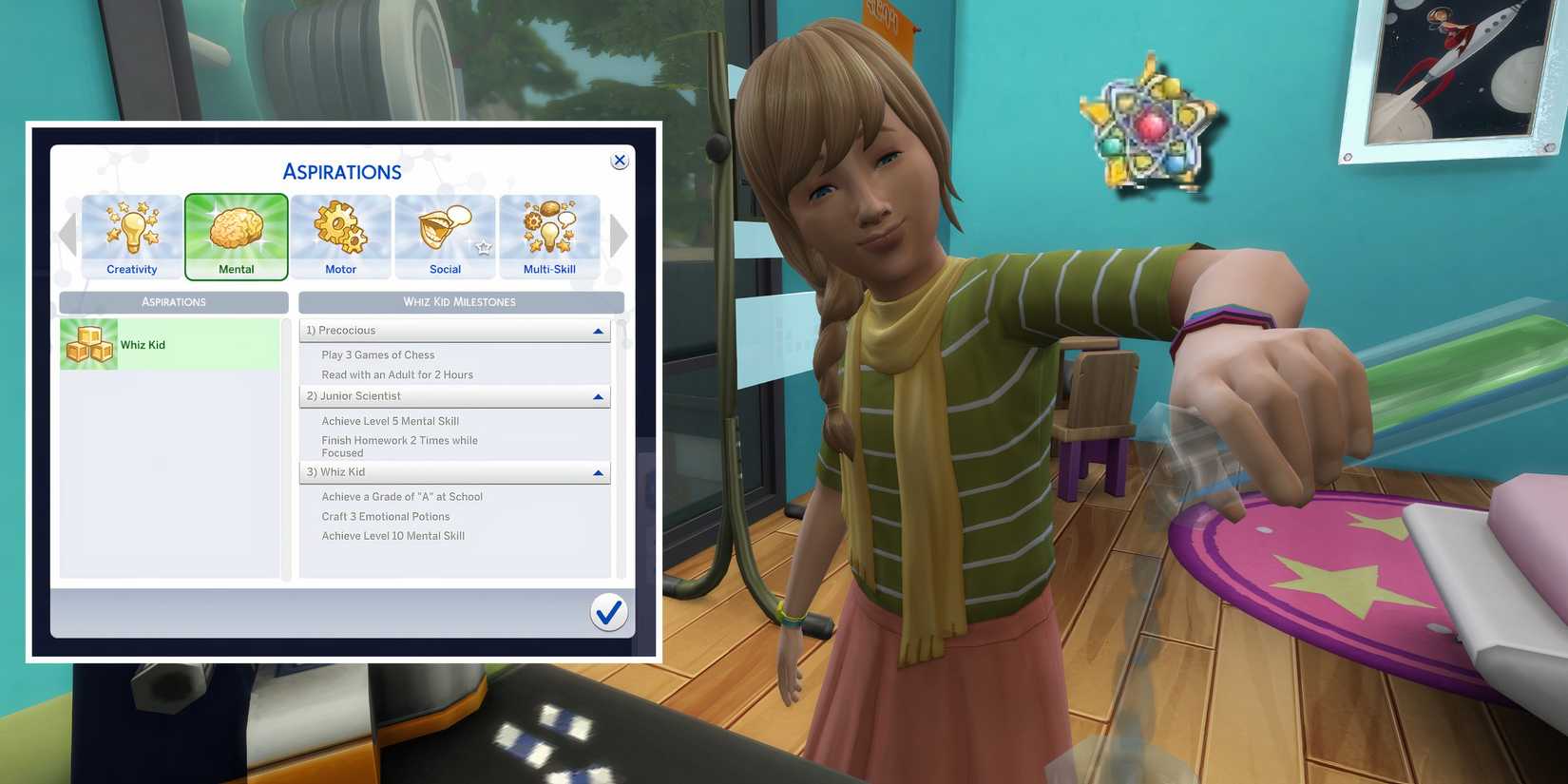
Task: Select the Play 3 Games of Chess goal
Action: [377, 354]
